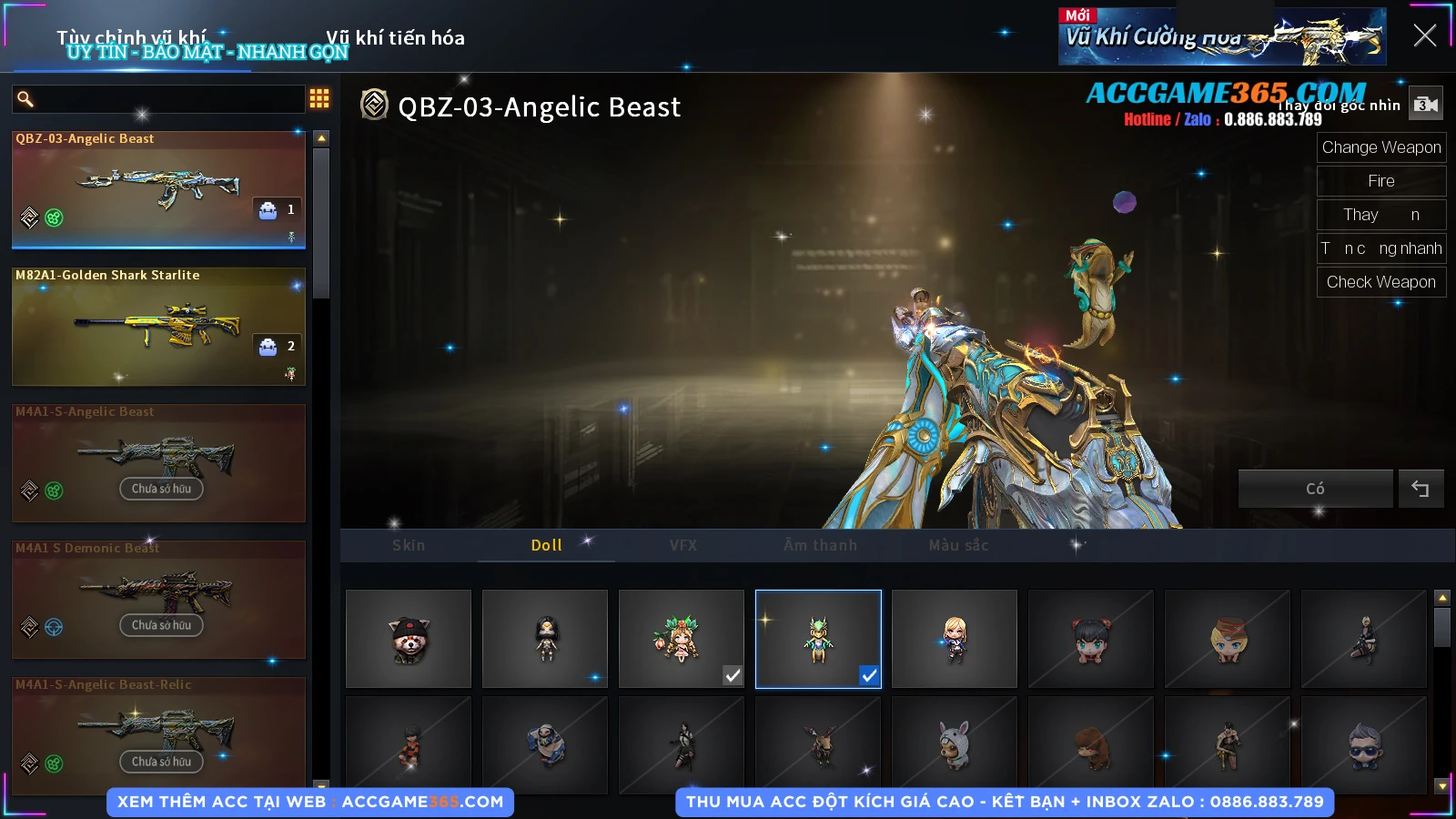
Task: Choose the M4A1 S Demonic Beast card
Action: (158, 599)
